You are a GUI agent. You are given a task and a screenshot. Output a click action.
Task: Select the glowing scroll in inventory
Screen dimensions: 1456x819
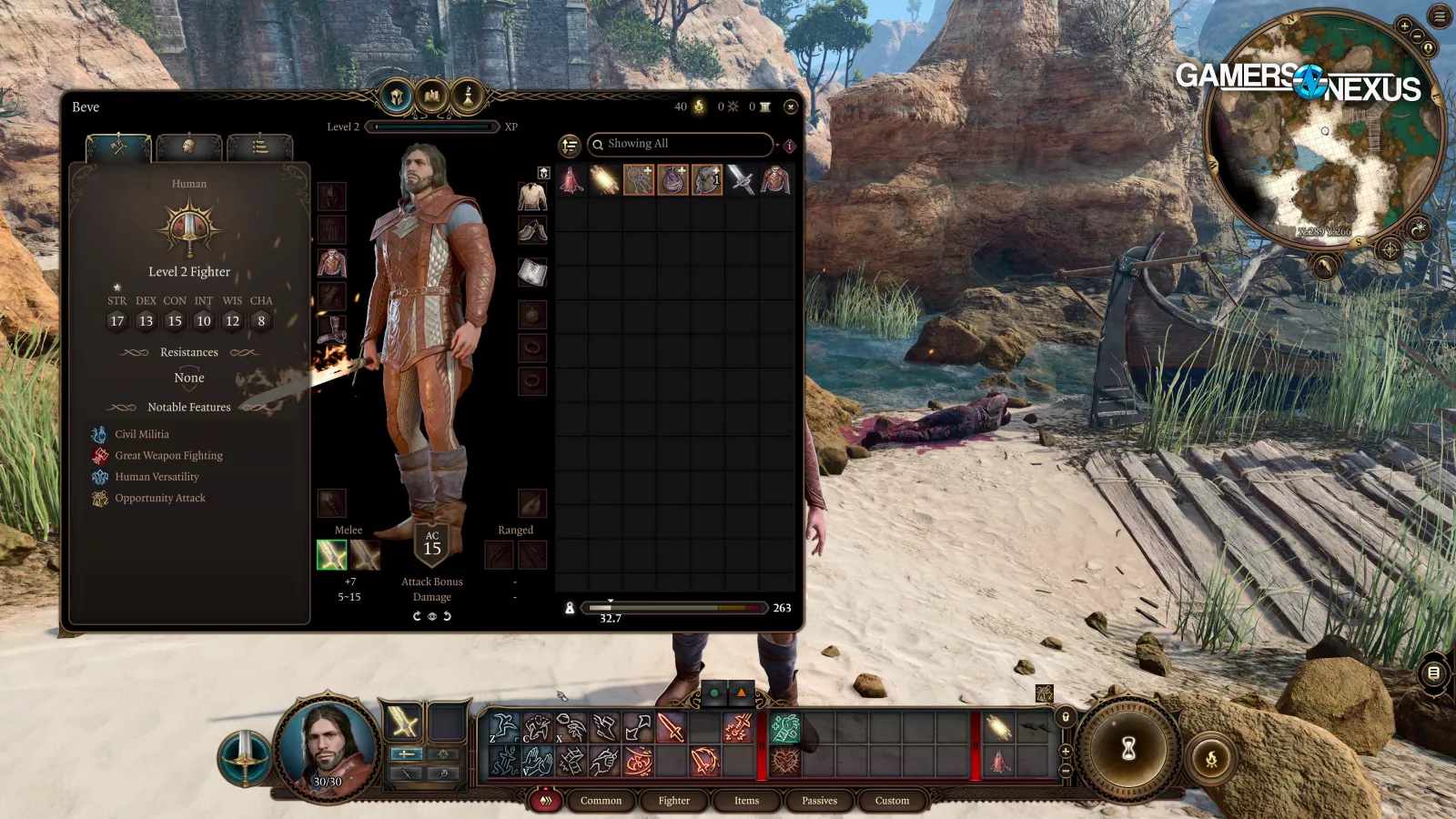[x=605, y=180]
